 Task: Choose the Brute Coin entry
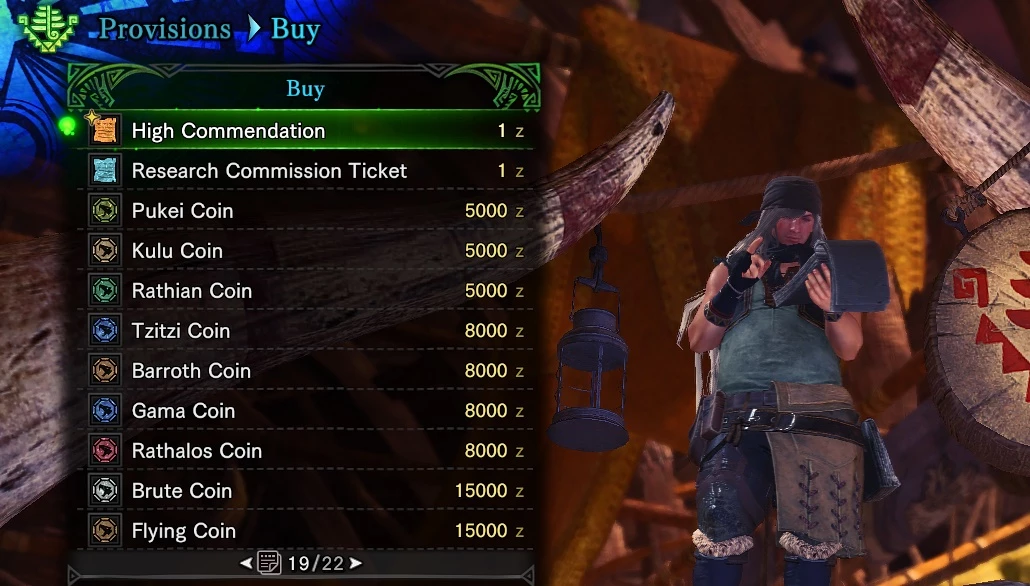click(181, 491)
